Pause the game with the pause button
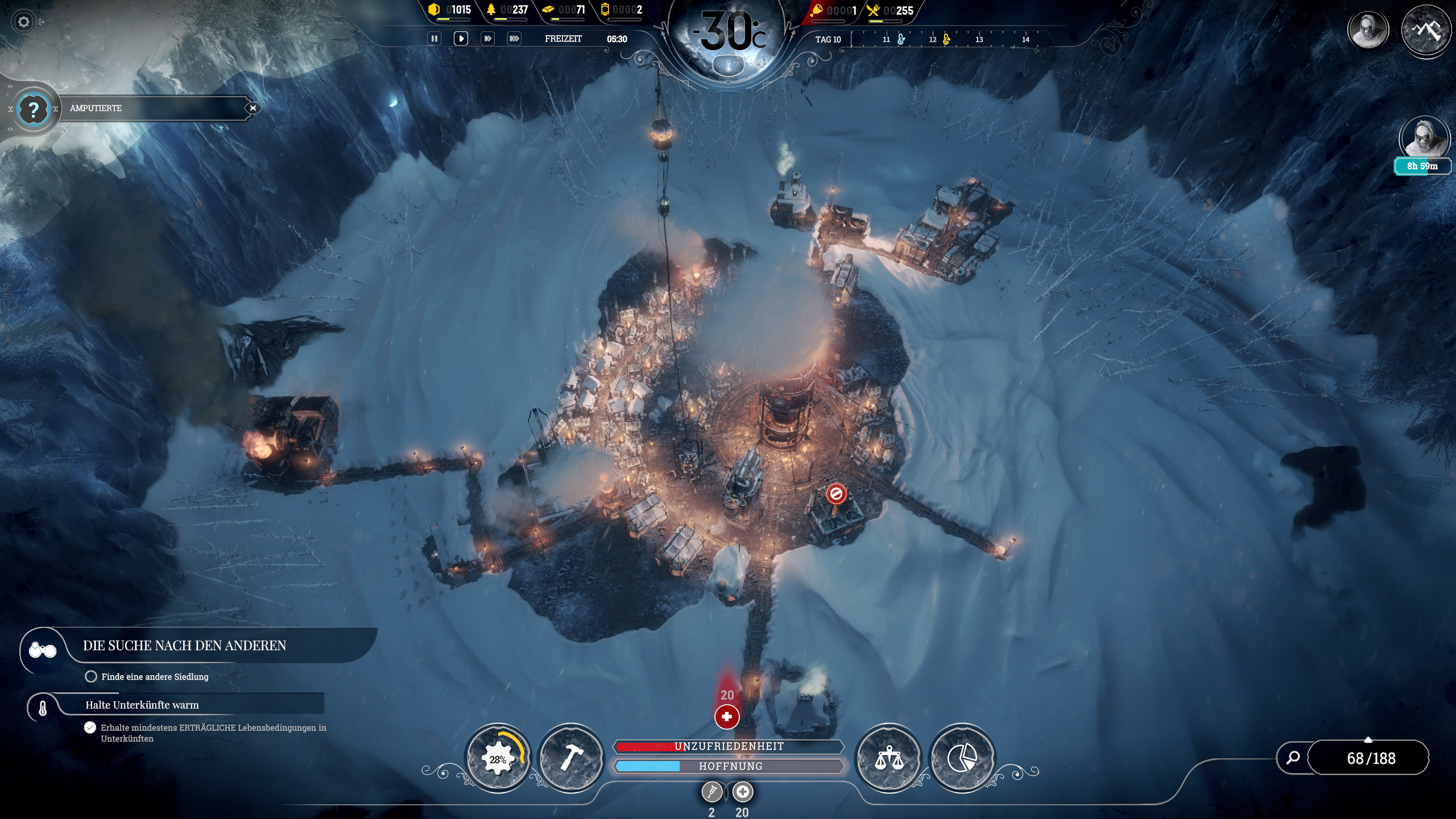 click(x=435, y=39)
